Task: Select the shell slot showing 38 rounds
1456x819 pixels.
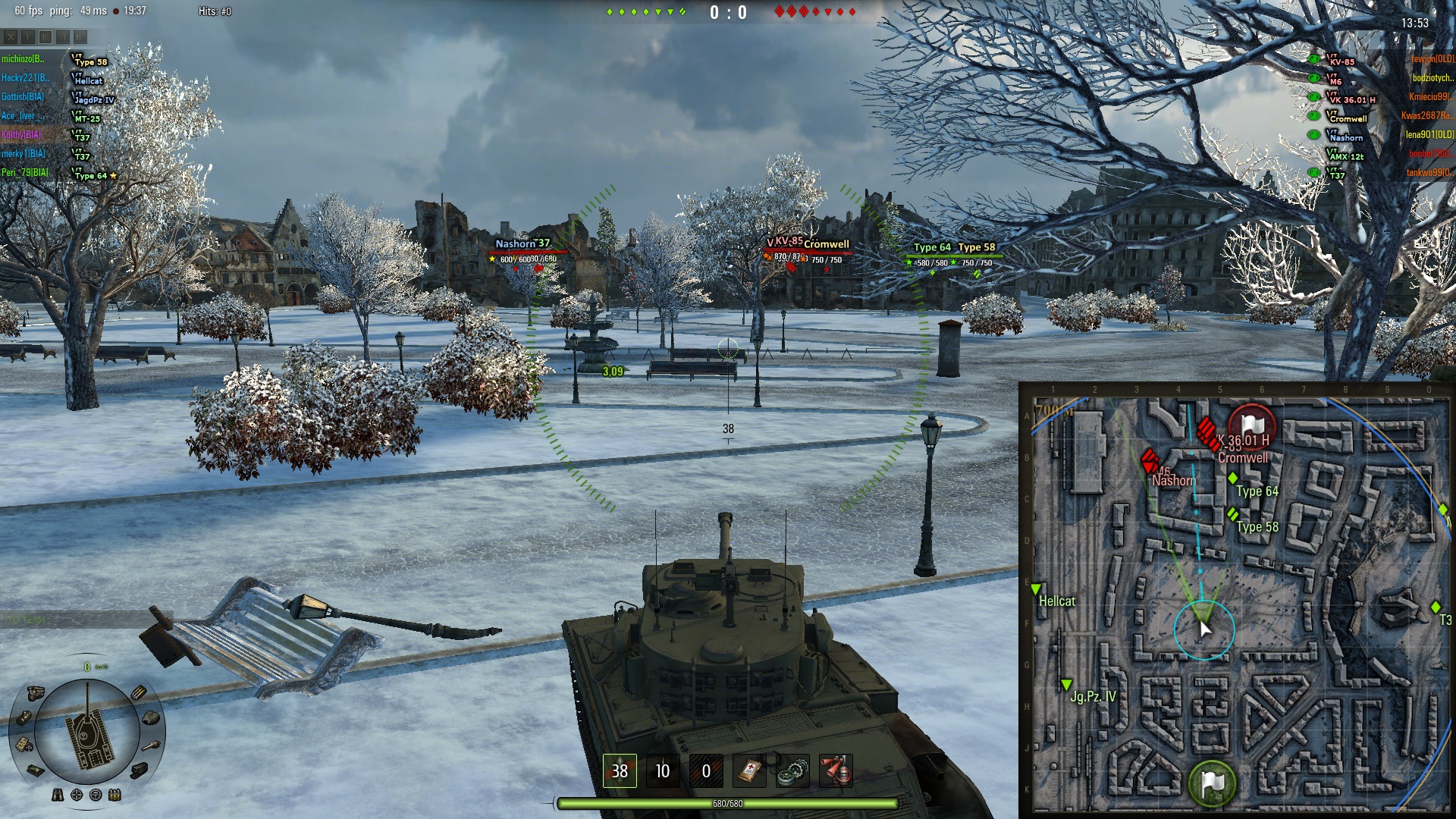Action: click(620, 771)
